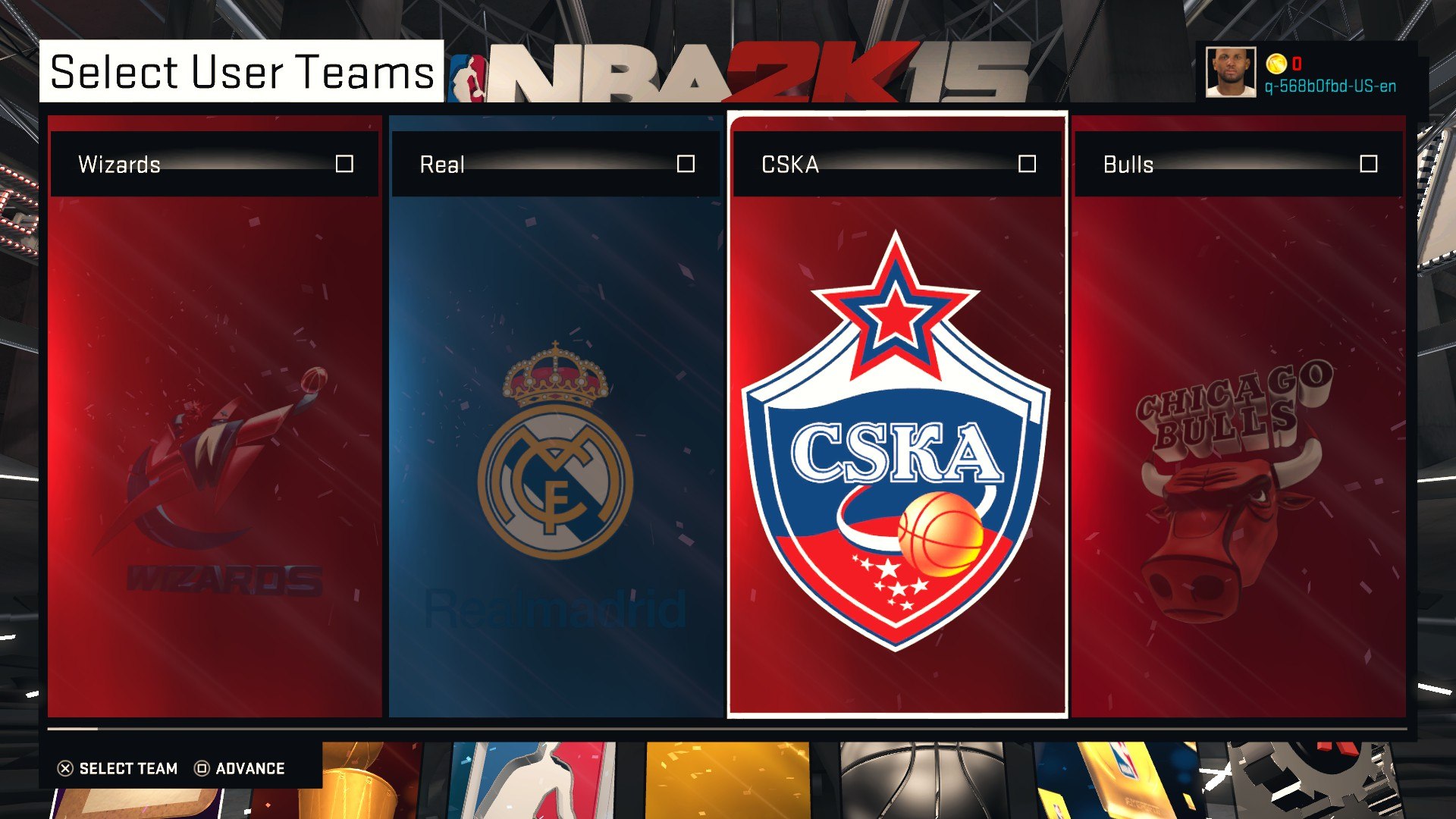The width and height of the screenshot is (1456, 819).
Task: Check the box beside Bulls
Action: [1368, 164]
